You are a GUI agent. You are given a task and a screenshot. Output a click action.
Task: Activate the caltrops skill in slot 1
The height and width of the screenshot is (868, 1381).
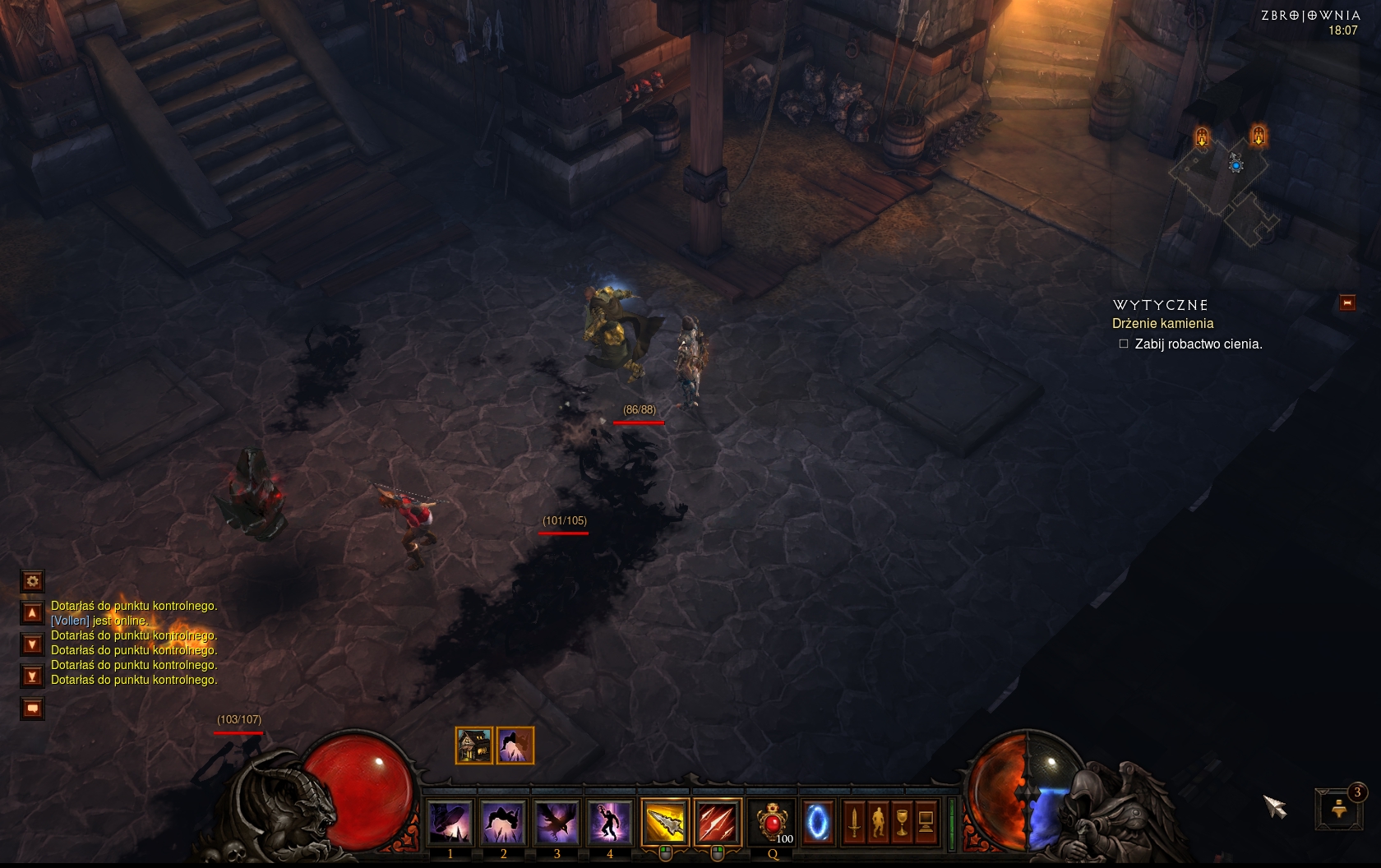[450, 821]
